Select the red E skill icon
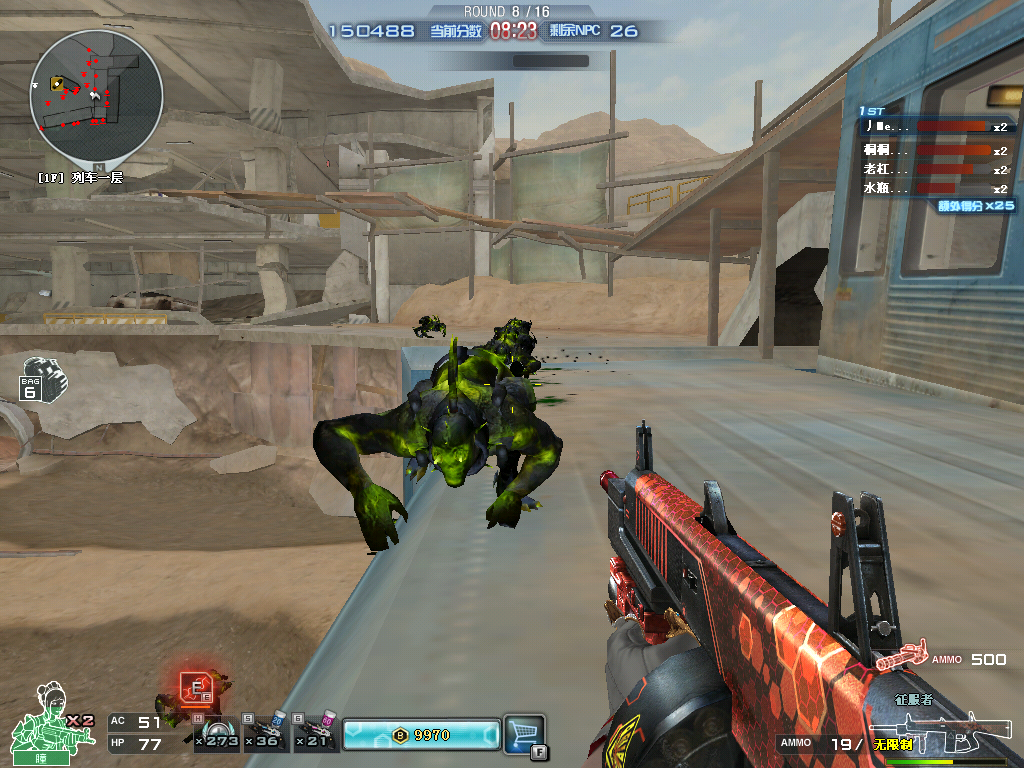 click(194, 686)
